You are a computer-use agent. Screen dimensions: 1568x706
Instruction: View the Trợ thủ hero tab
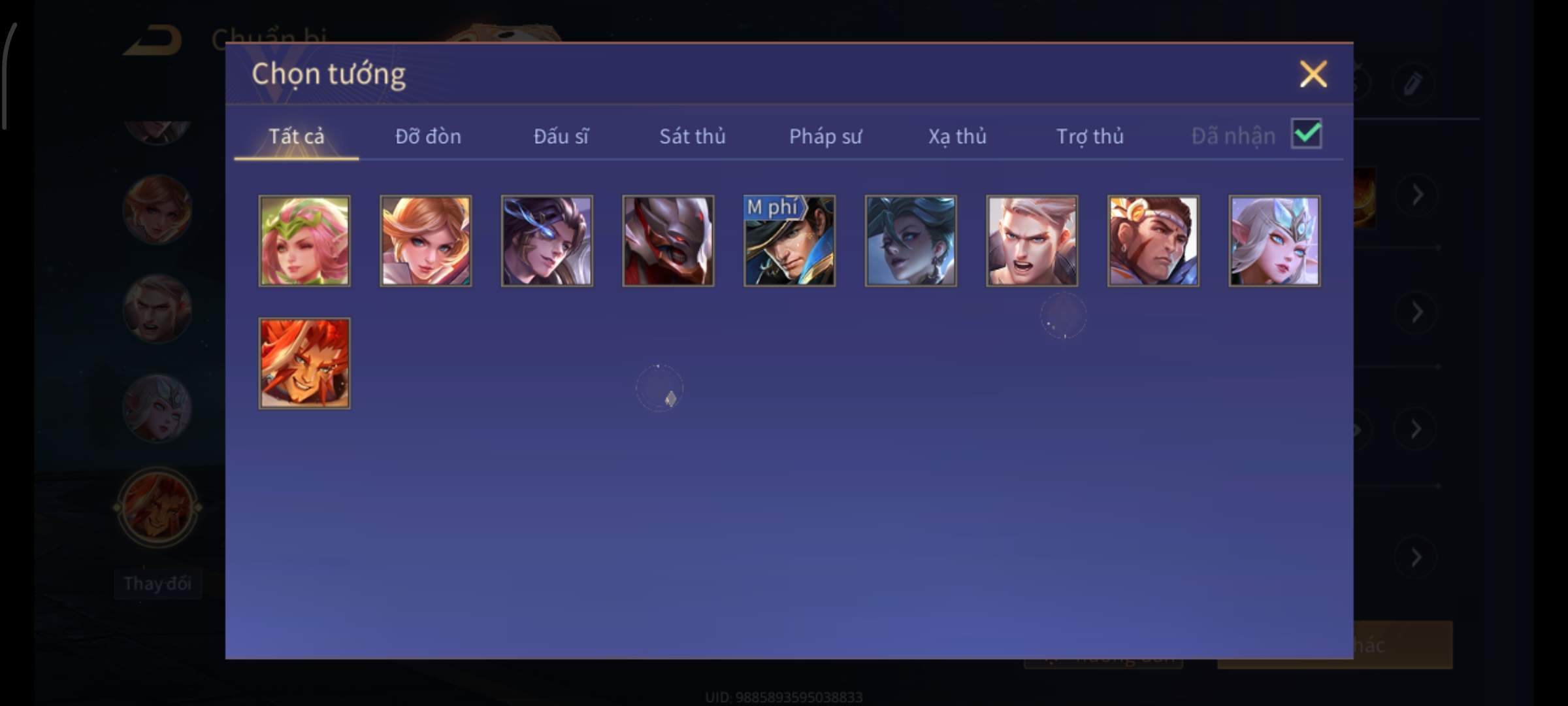(x=1090, y=136)
